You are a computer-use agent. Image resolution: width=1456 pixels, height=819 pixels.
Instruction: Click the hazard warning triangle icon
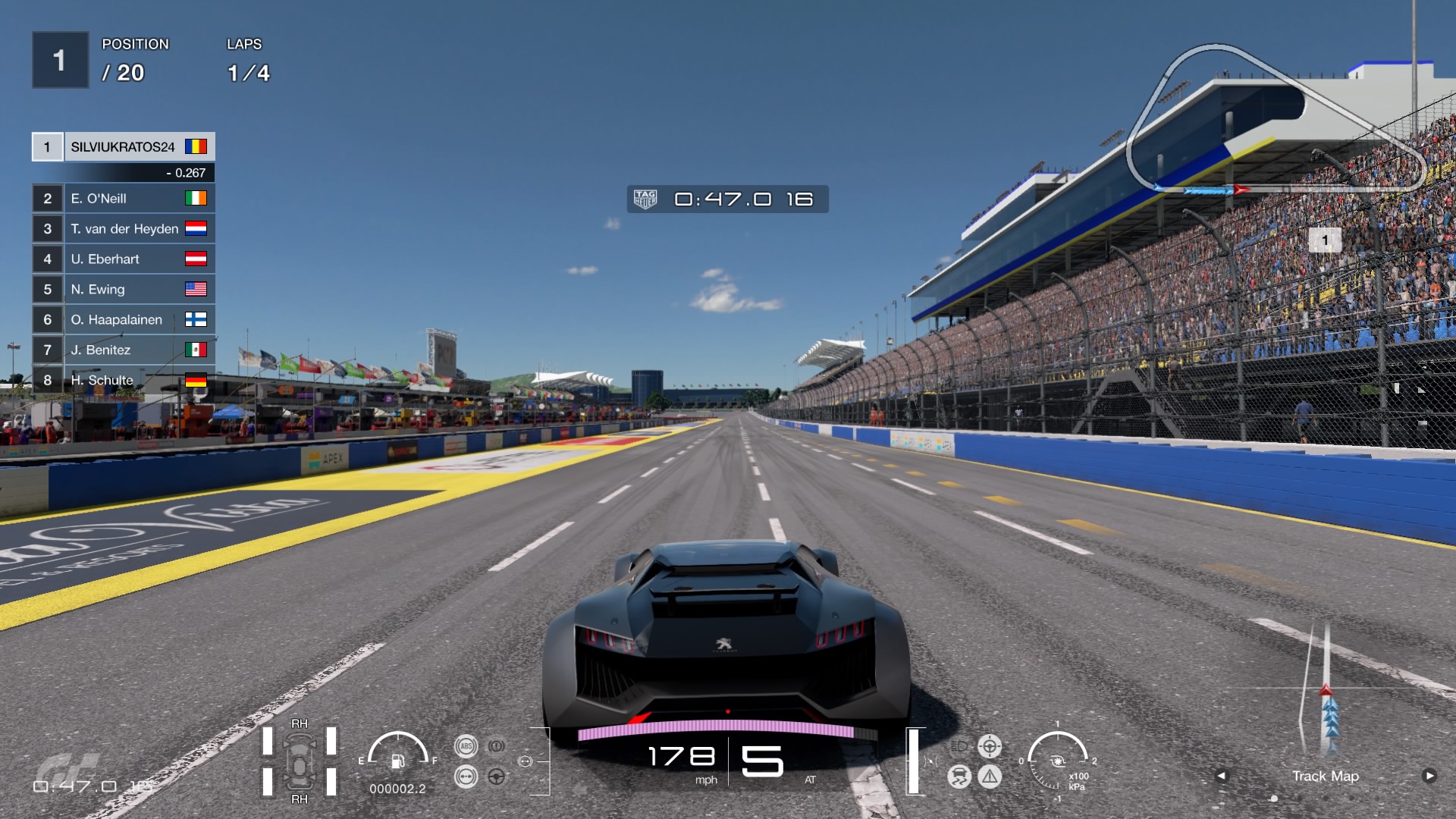coord(990,776)
